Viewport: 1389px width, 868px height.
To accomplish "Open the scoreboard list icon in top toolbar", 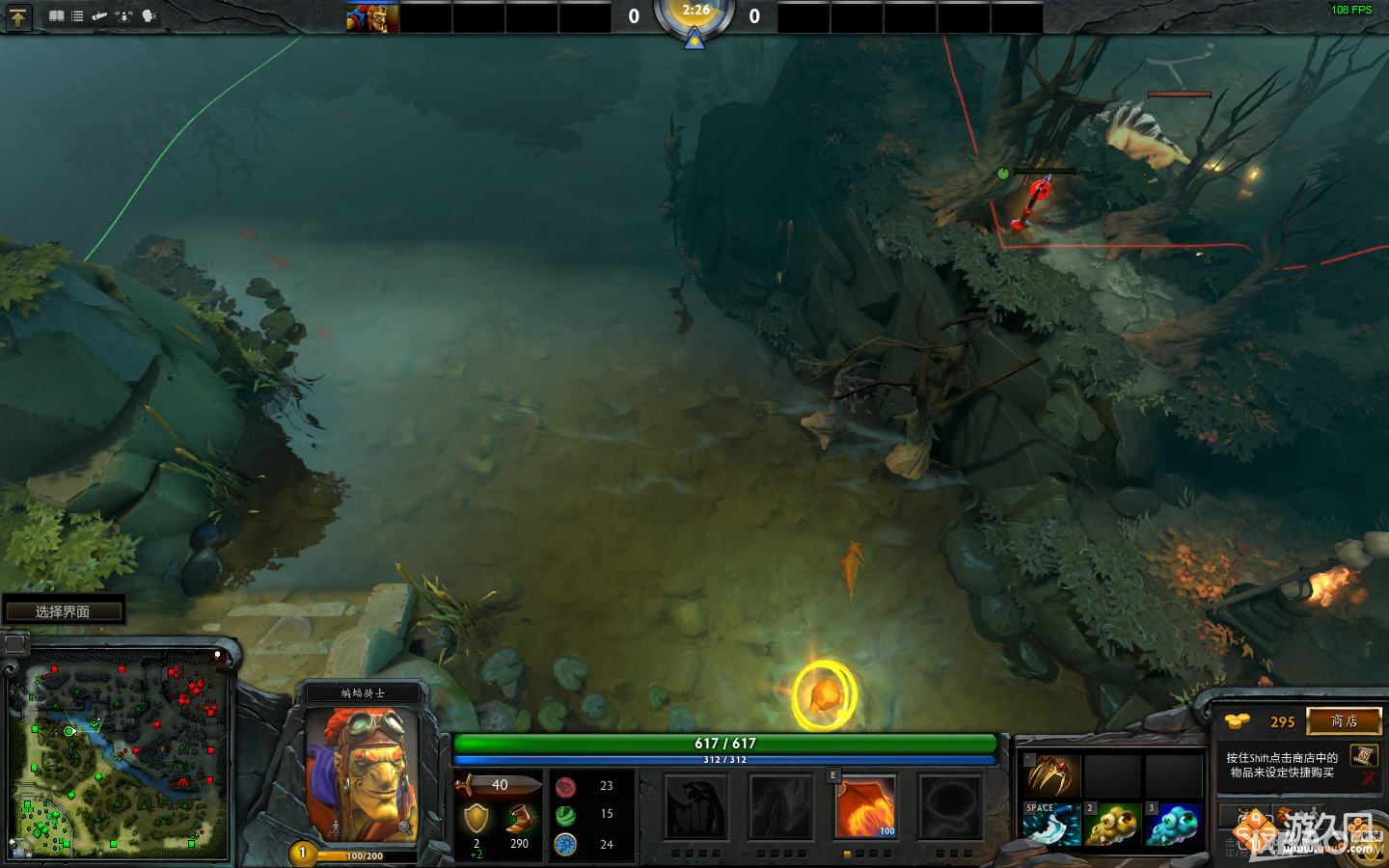I will pos(77,15).
